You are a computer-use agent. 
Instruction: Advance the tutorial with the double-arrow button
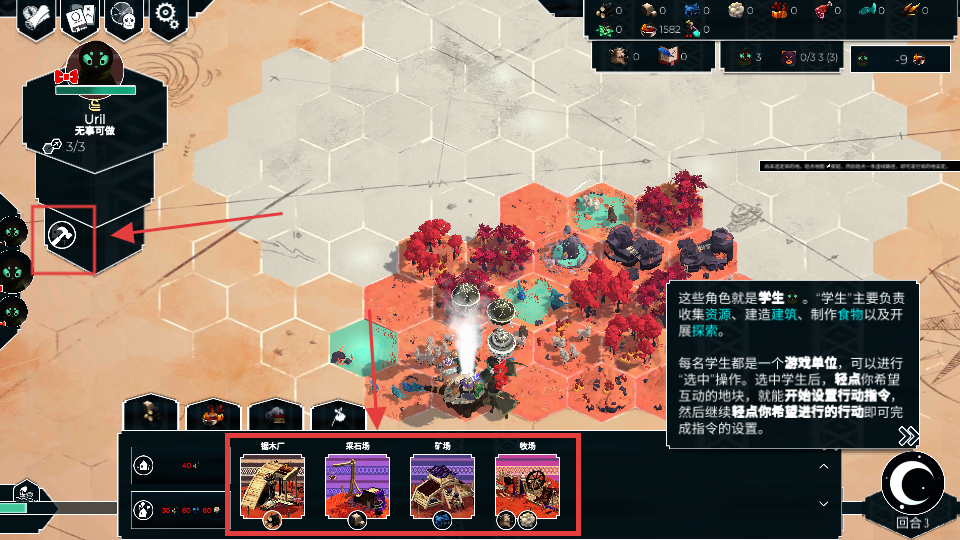[907, 436]
